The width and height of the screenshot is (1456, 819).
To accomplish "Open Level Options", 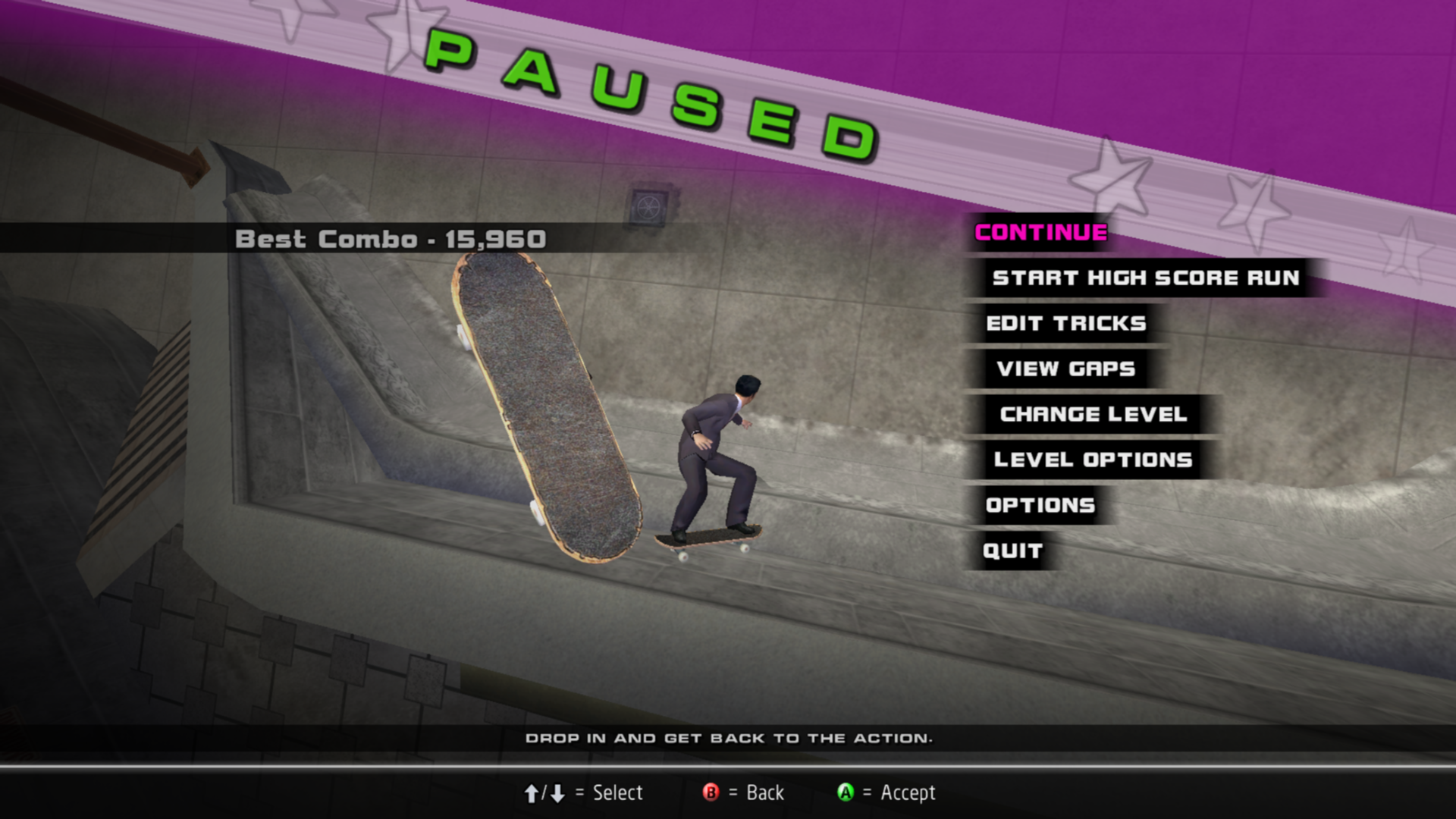I will coord(1093,460).
